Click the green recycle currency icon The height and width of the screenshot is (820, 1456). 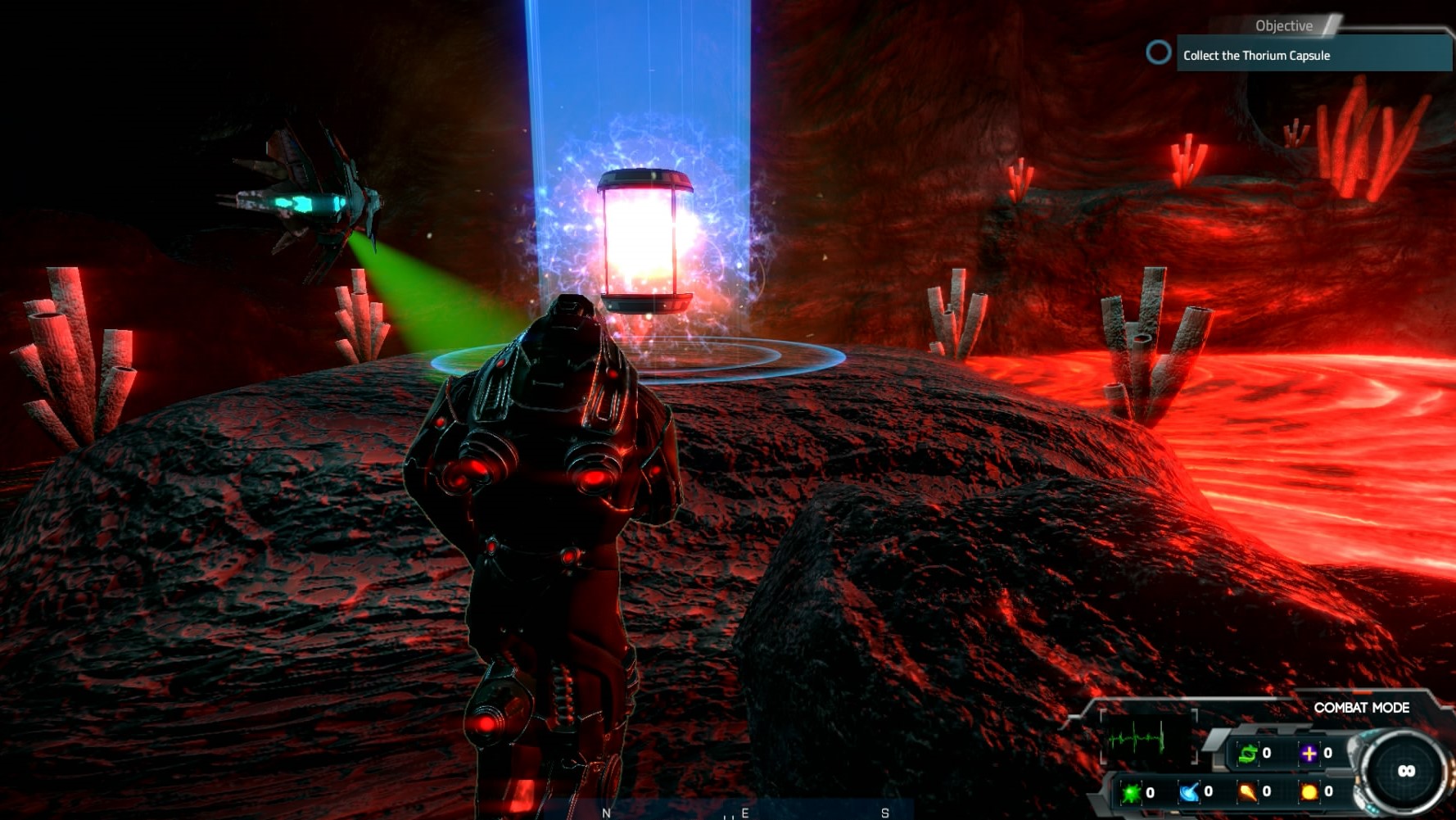tap(1248, 752)
